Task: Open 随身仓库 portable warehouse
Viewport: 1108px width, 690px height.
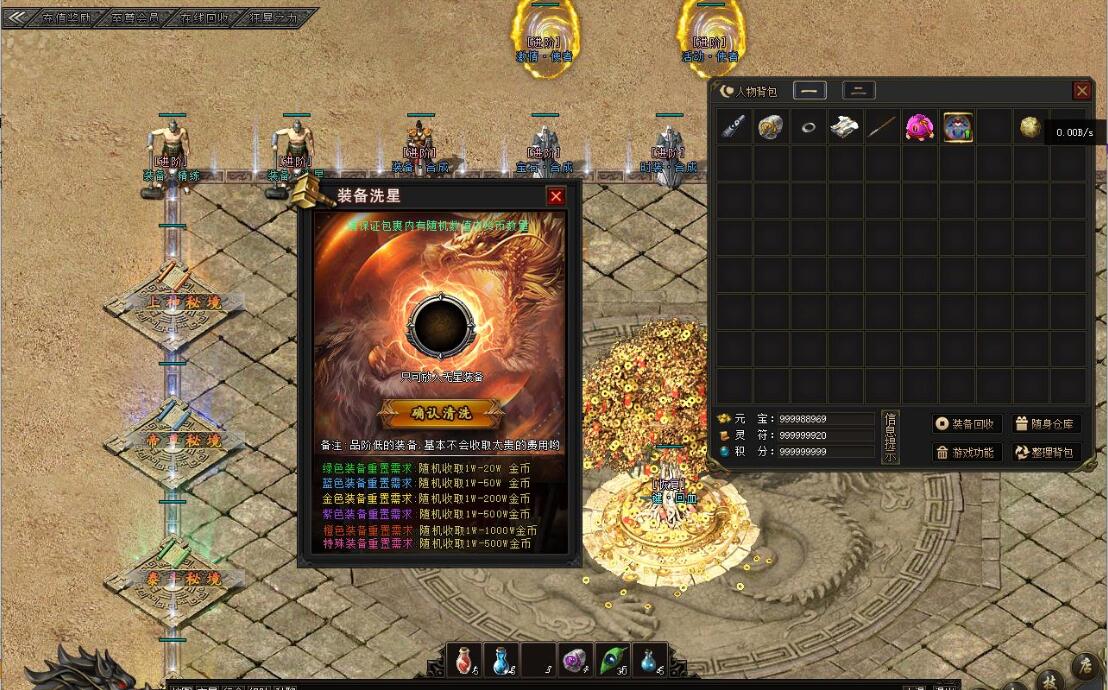Action: pos(1046,424)
